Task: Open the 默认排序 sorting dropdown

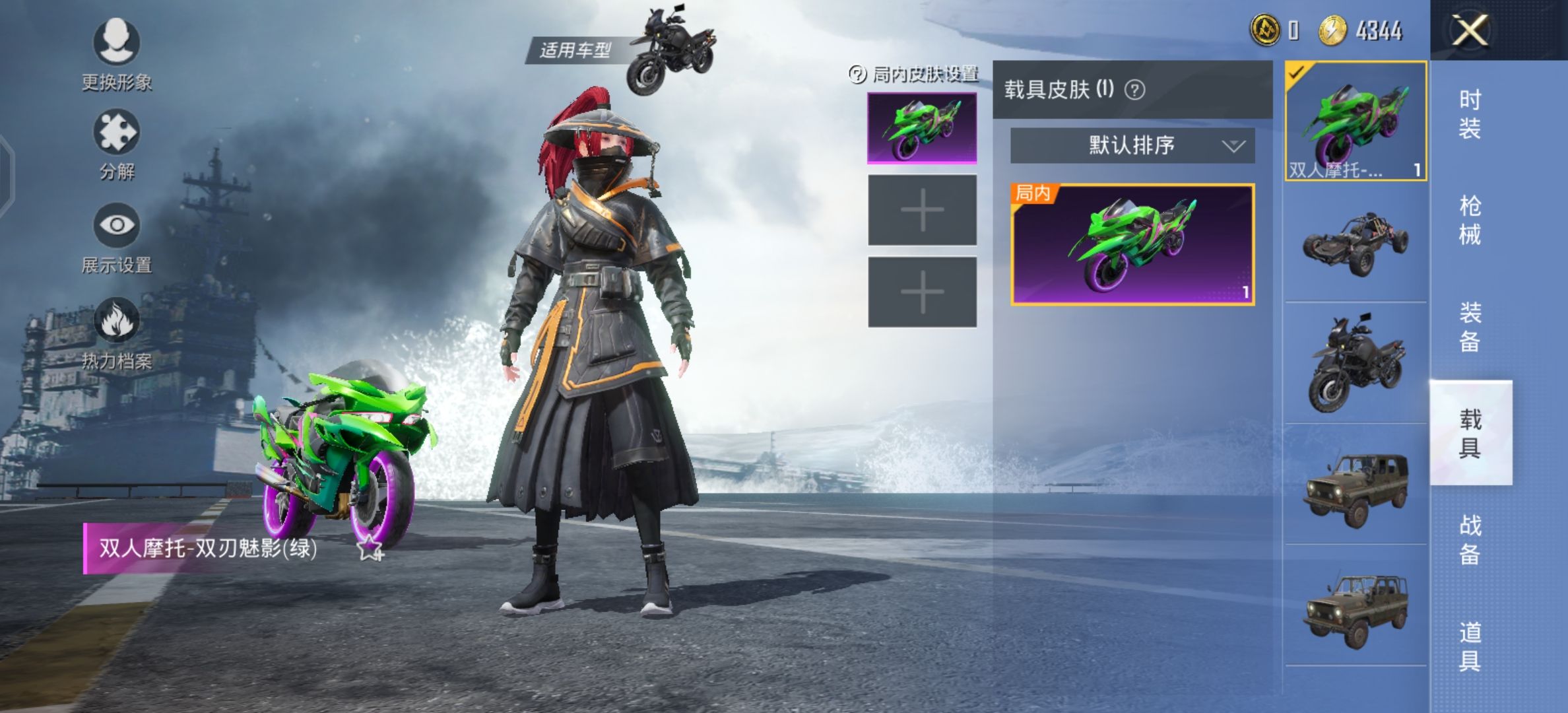Action: point(1132,145)
